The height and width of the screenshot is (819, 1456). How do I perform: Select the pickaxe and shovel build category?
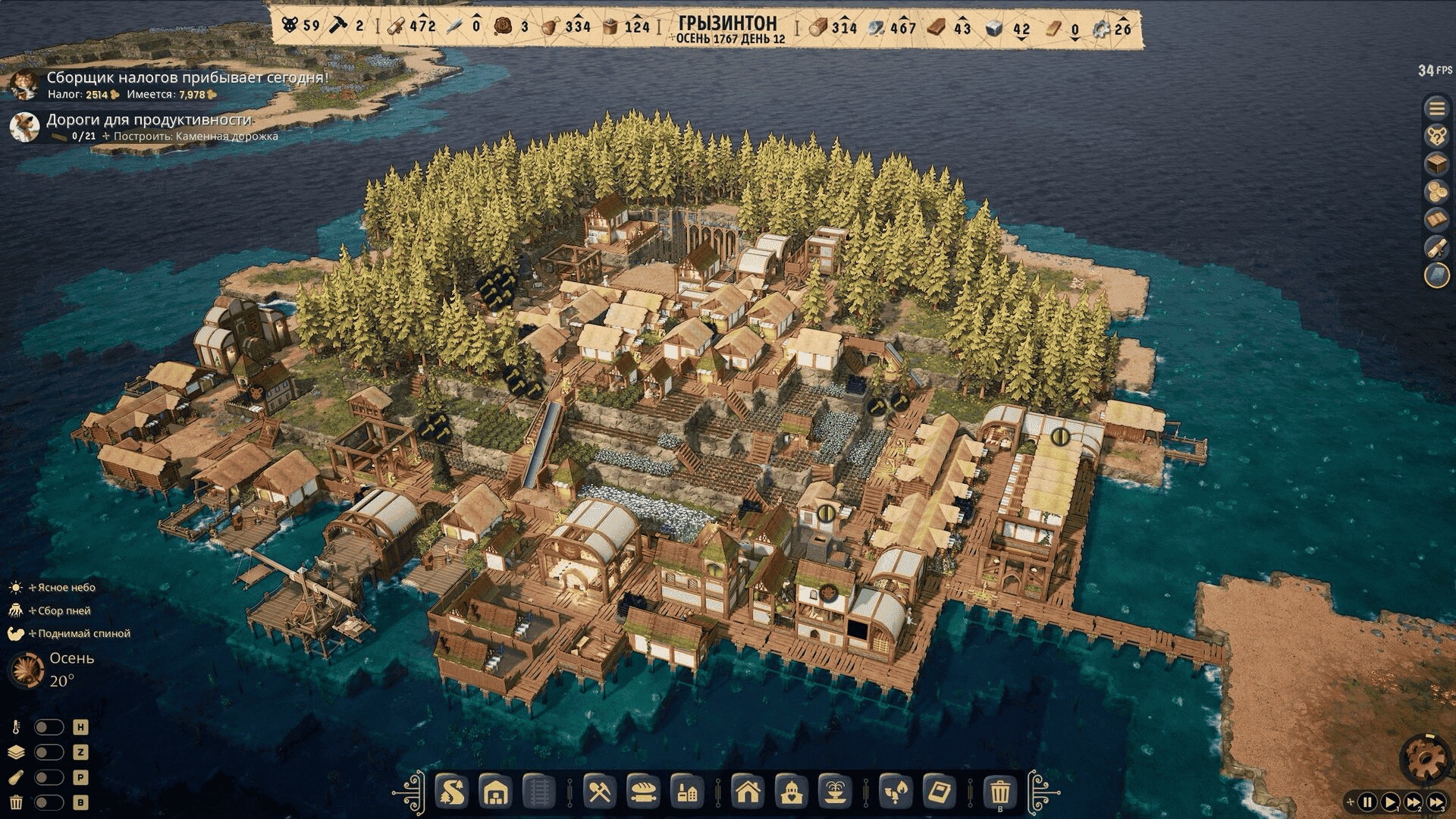click(599, 793)
